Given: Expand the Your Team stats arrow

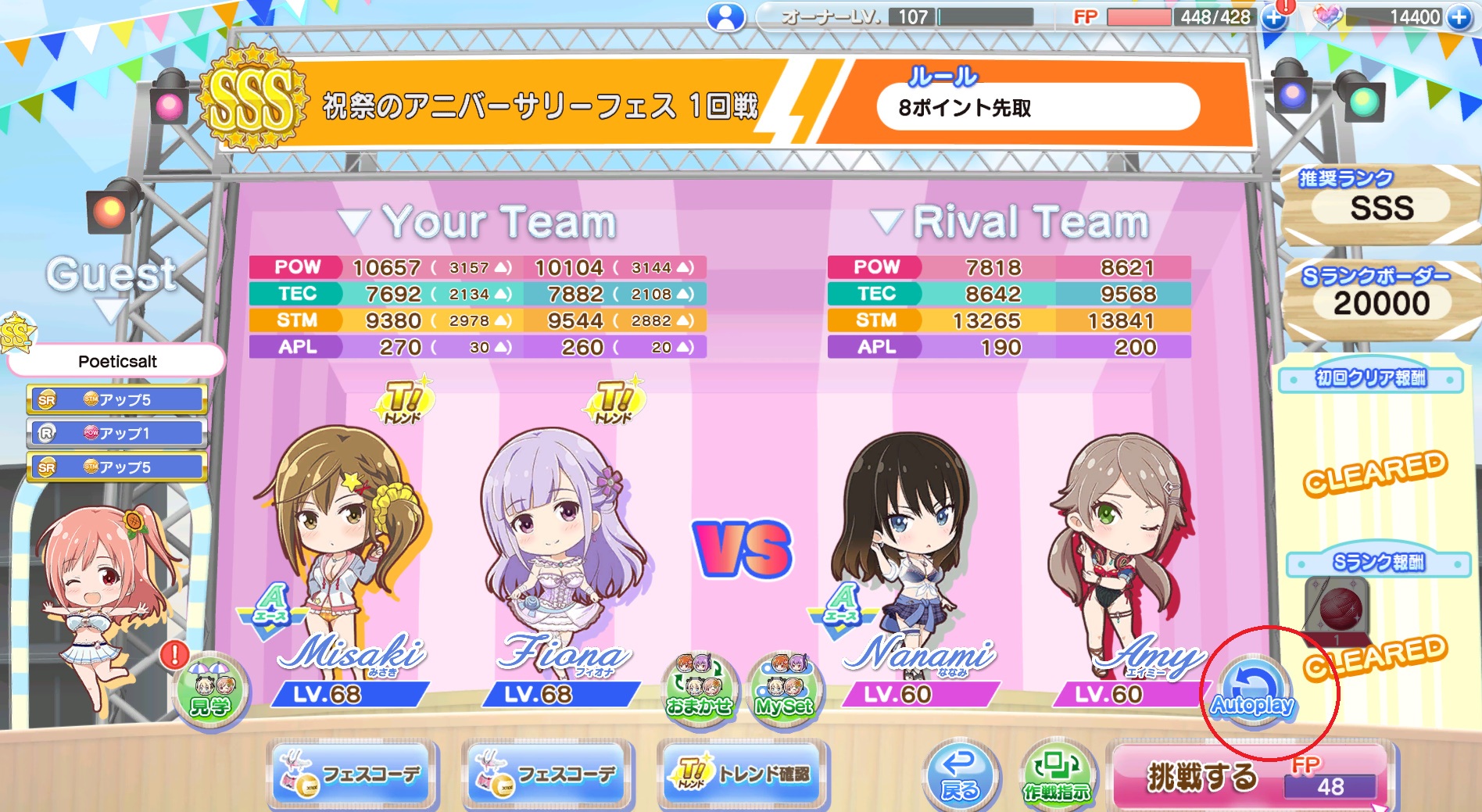Looking at the screenshot, I should point(353,223).
